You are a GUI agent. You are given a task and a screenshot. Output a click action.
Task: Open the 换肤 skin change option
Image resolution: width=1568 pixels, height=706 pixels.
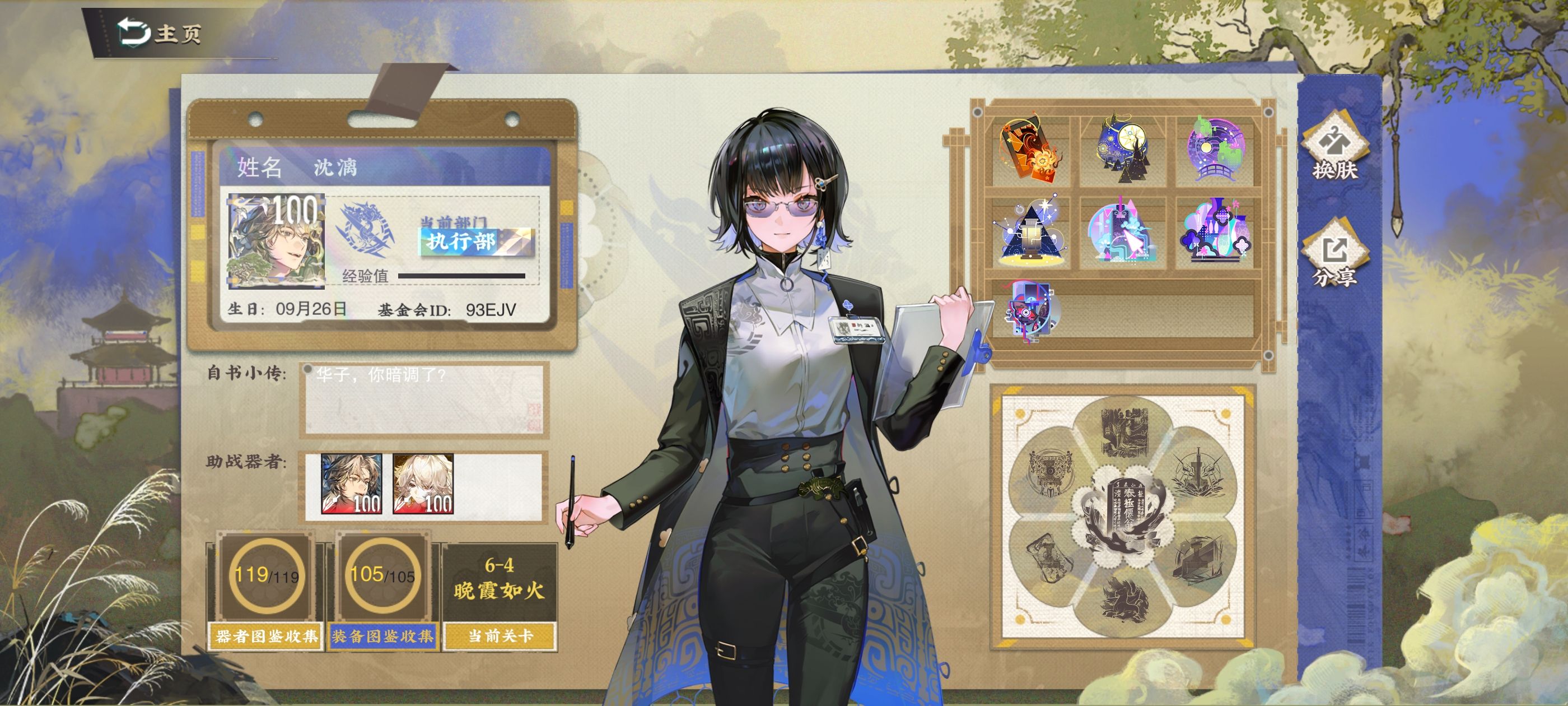click(x=1335, y=148)
